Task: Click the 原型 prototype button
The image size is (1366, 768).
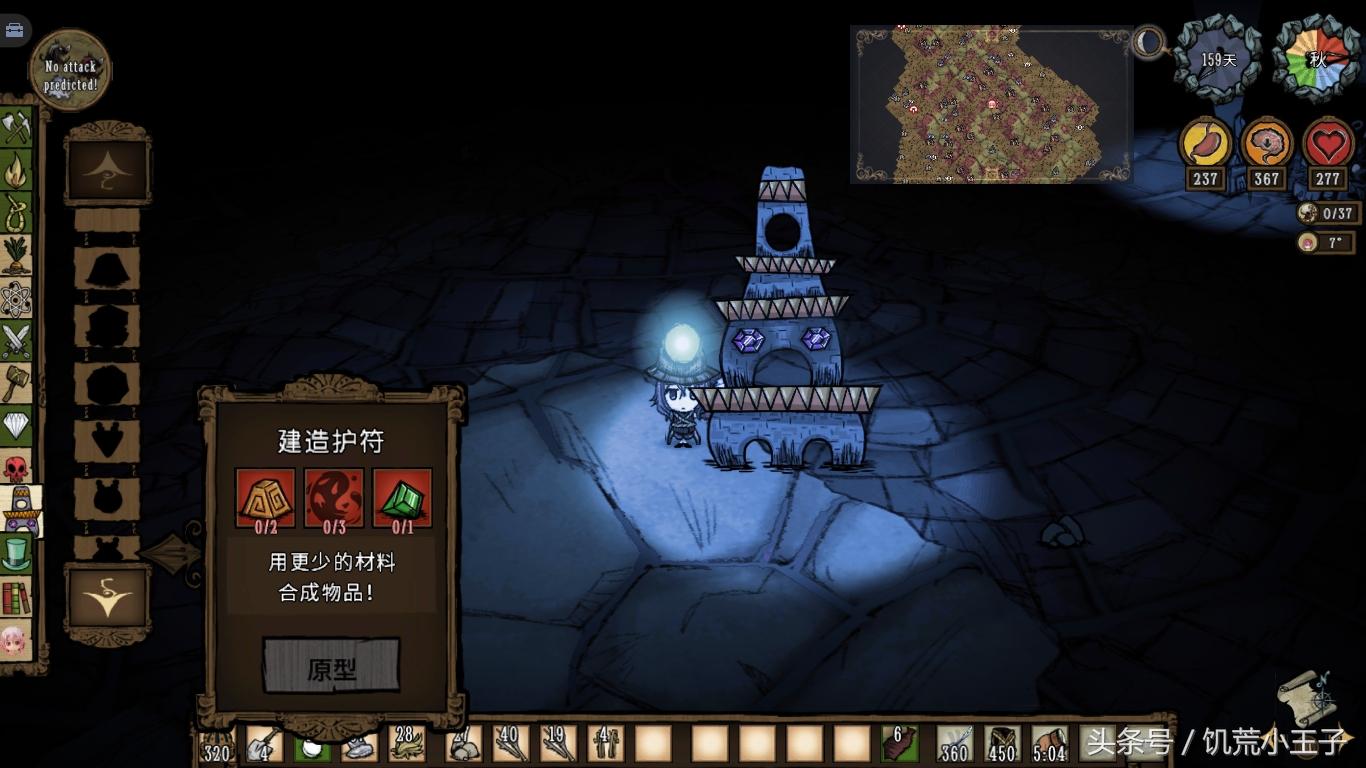Action: [331, 666]
